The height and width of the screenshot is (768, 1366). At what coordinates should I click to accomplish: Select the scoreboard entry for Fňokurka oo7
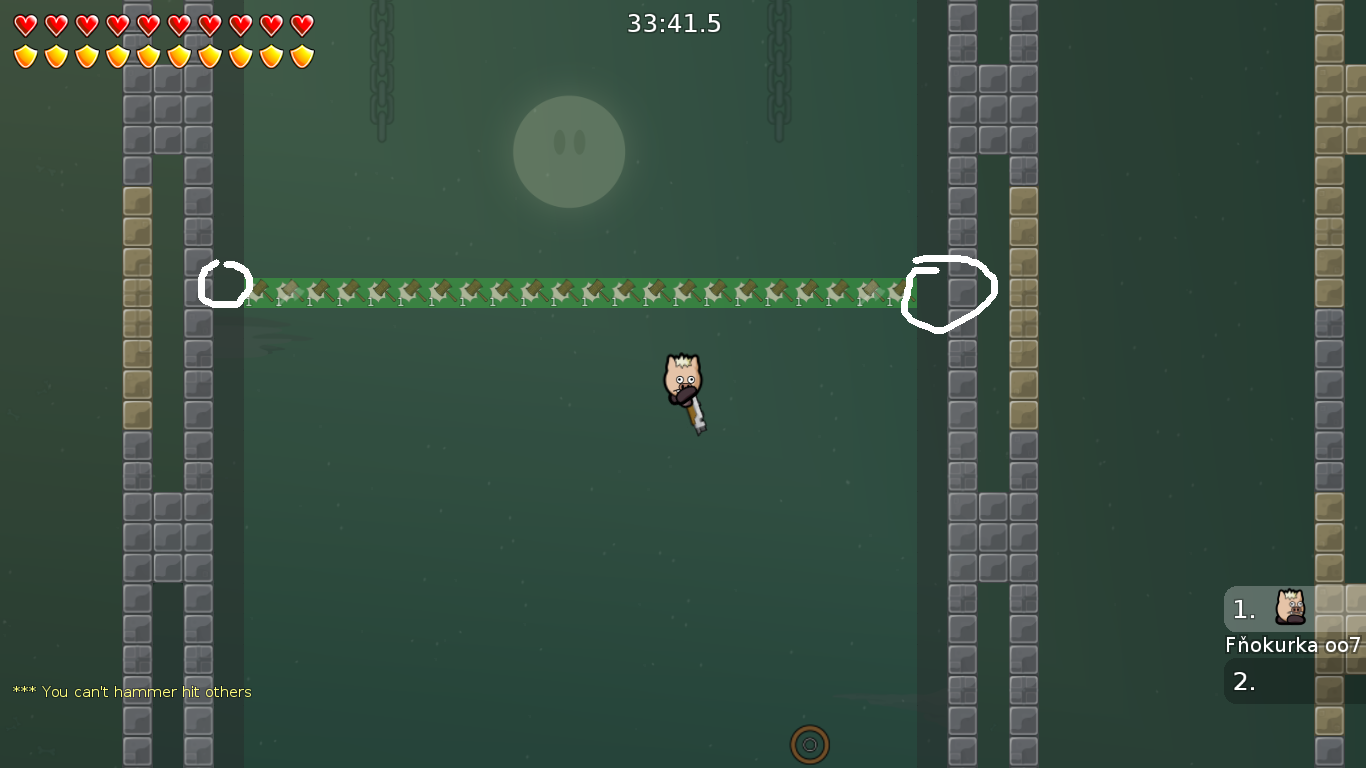(x=1292, y=645)
